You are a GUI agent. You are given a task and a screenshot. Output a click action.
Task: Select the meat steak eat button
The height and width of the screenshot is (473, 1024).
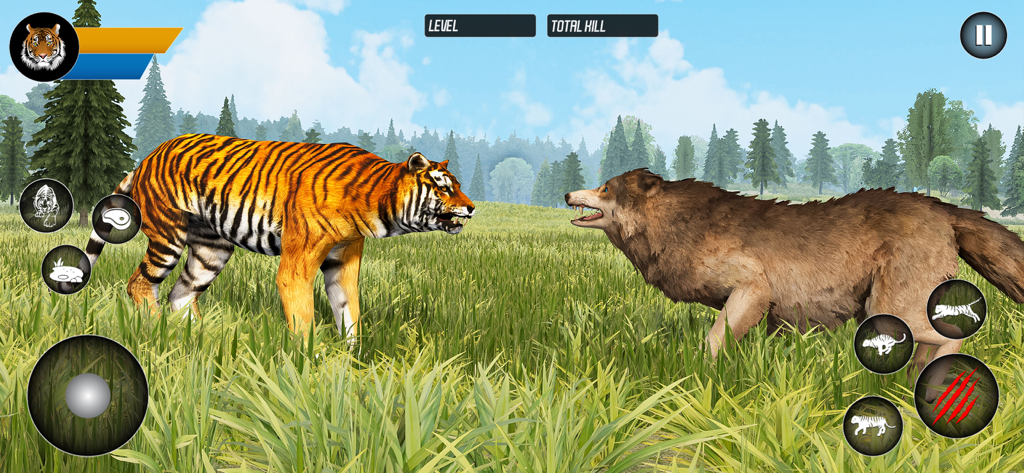pyautogui.click(x=116, y=219)
